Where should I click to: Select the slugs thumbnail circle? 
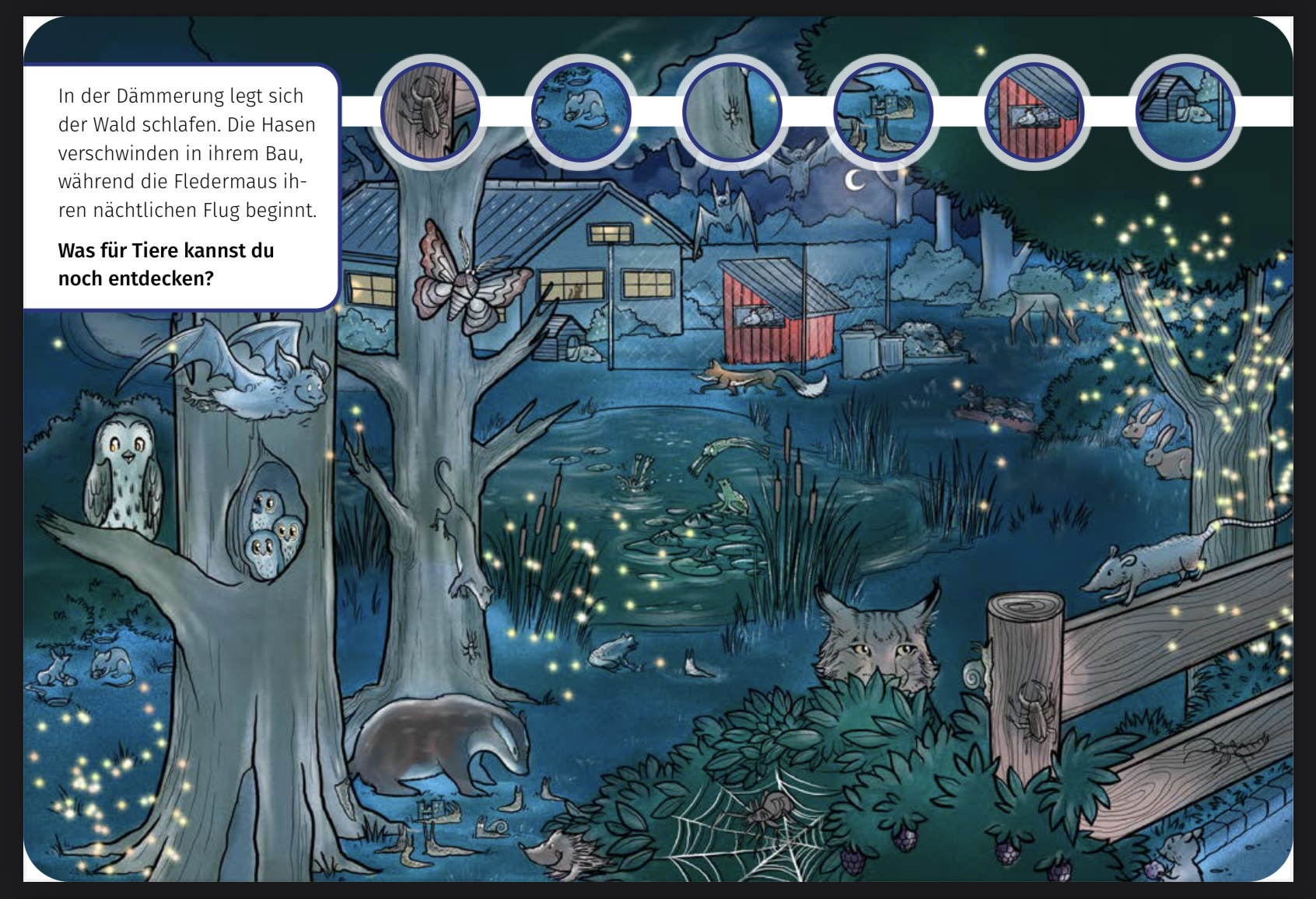[882, 111]
